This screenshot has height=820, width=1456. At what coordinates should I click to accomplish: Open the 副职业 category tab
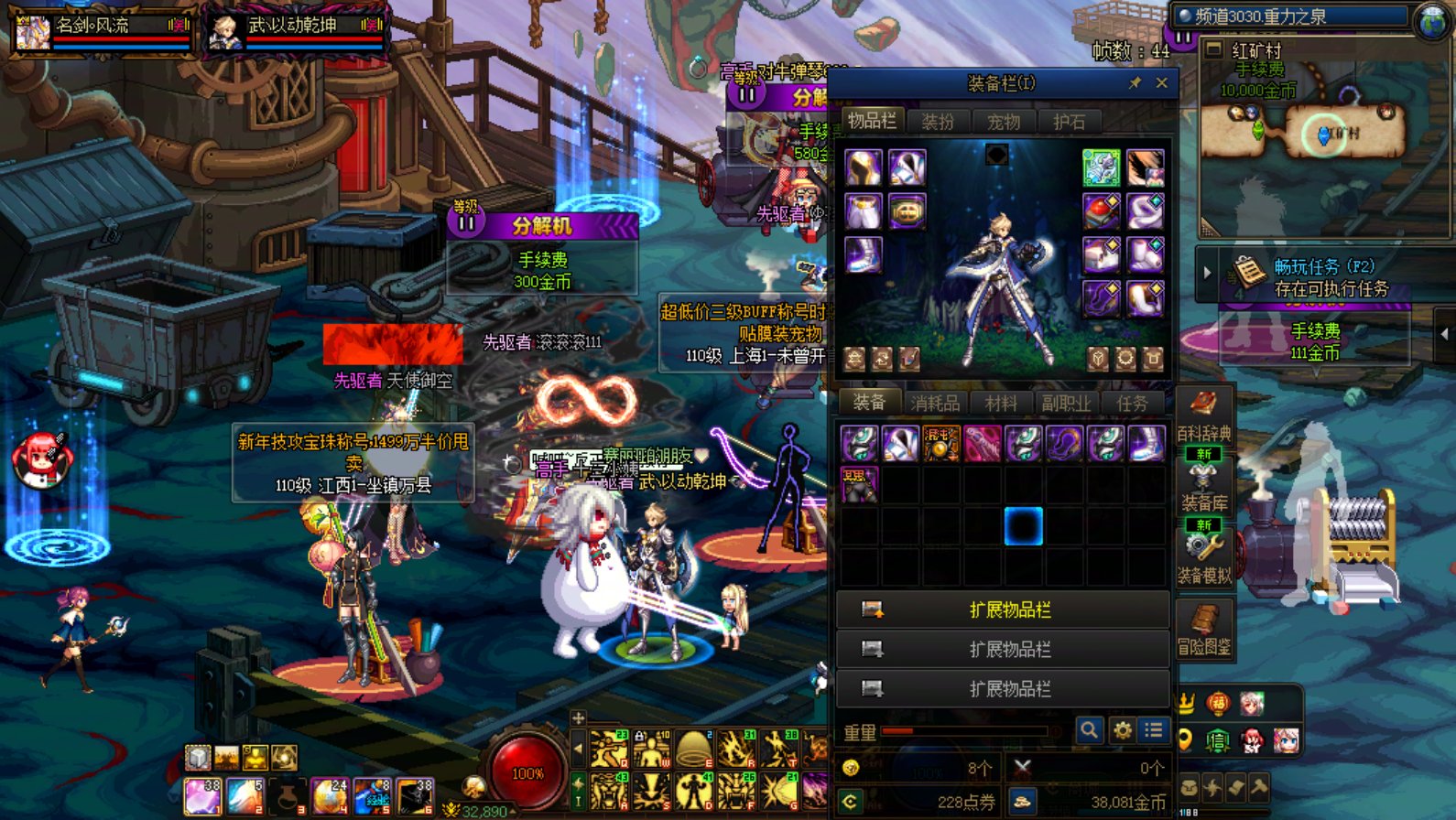(1066, 403)
